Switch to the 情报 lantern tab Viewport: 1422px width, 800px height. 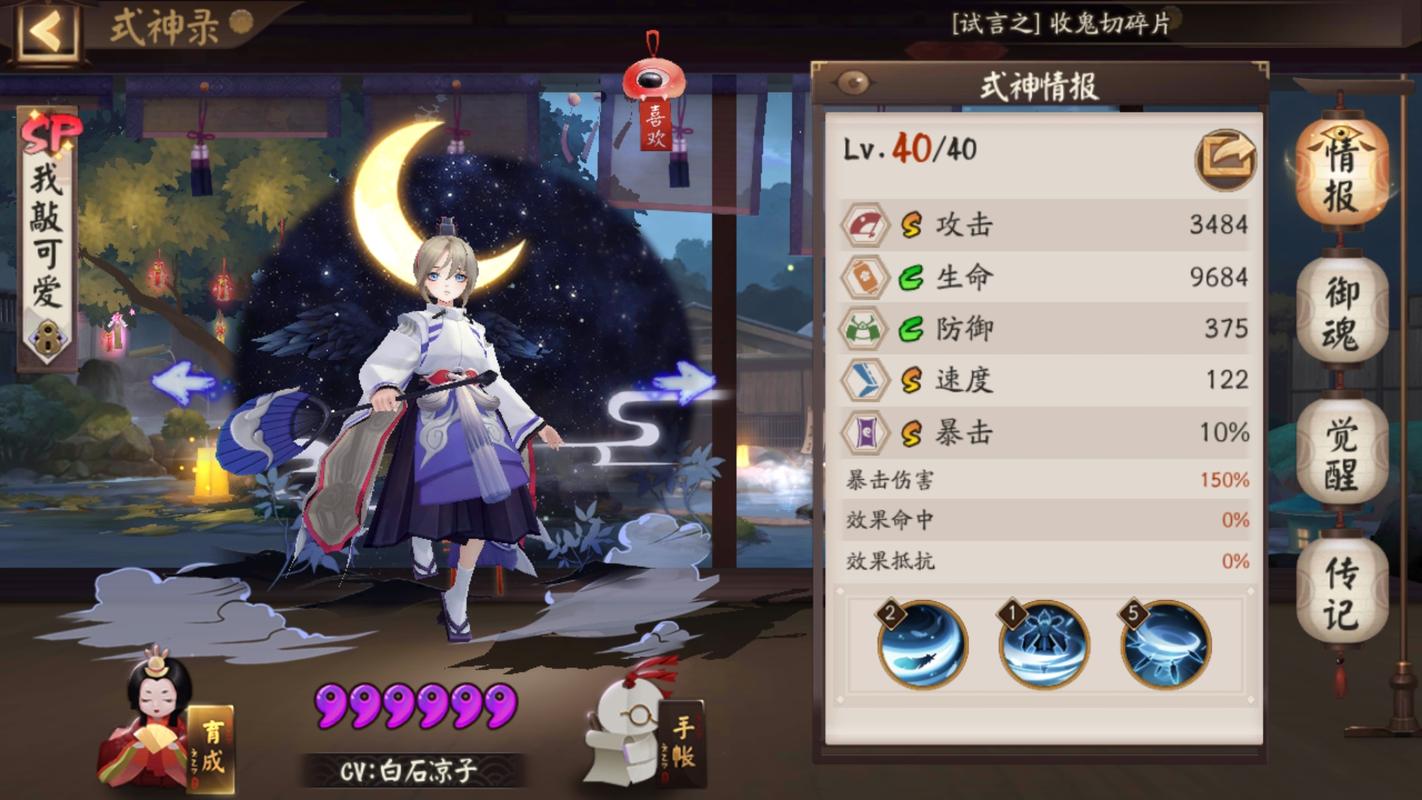1342,176
